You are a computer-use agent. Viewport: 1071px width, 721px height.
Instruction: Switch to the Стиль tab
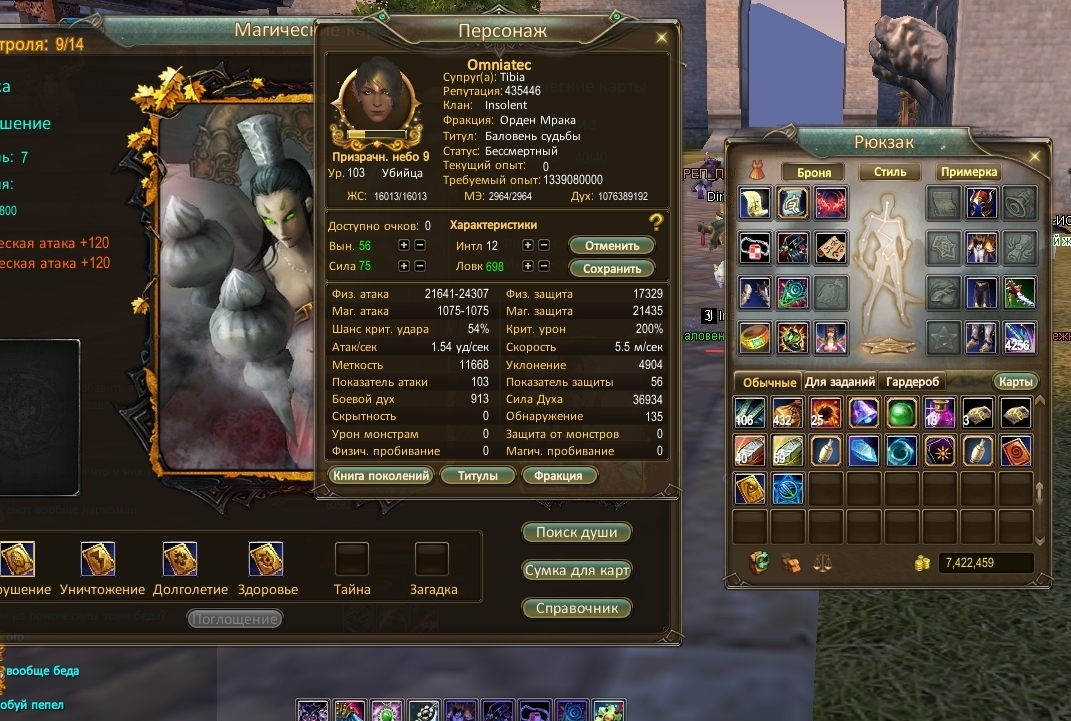(889, 172)
